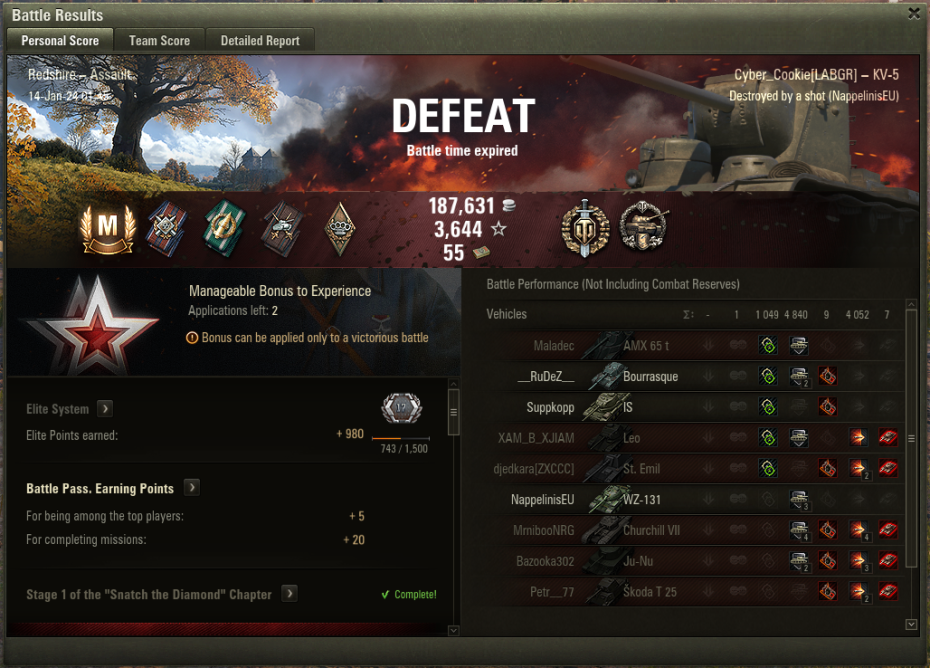Image resolution: width=930 pixels, height=668 pixels.
Task: Open the Detailed Report tab
Action: tap(260, 41)
